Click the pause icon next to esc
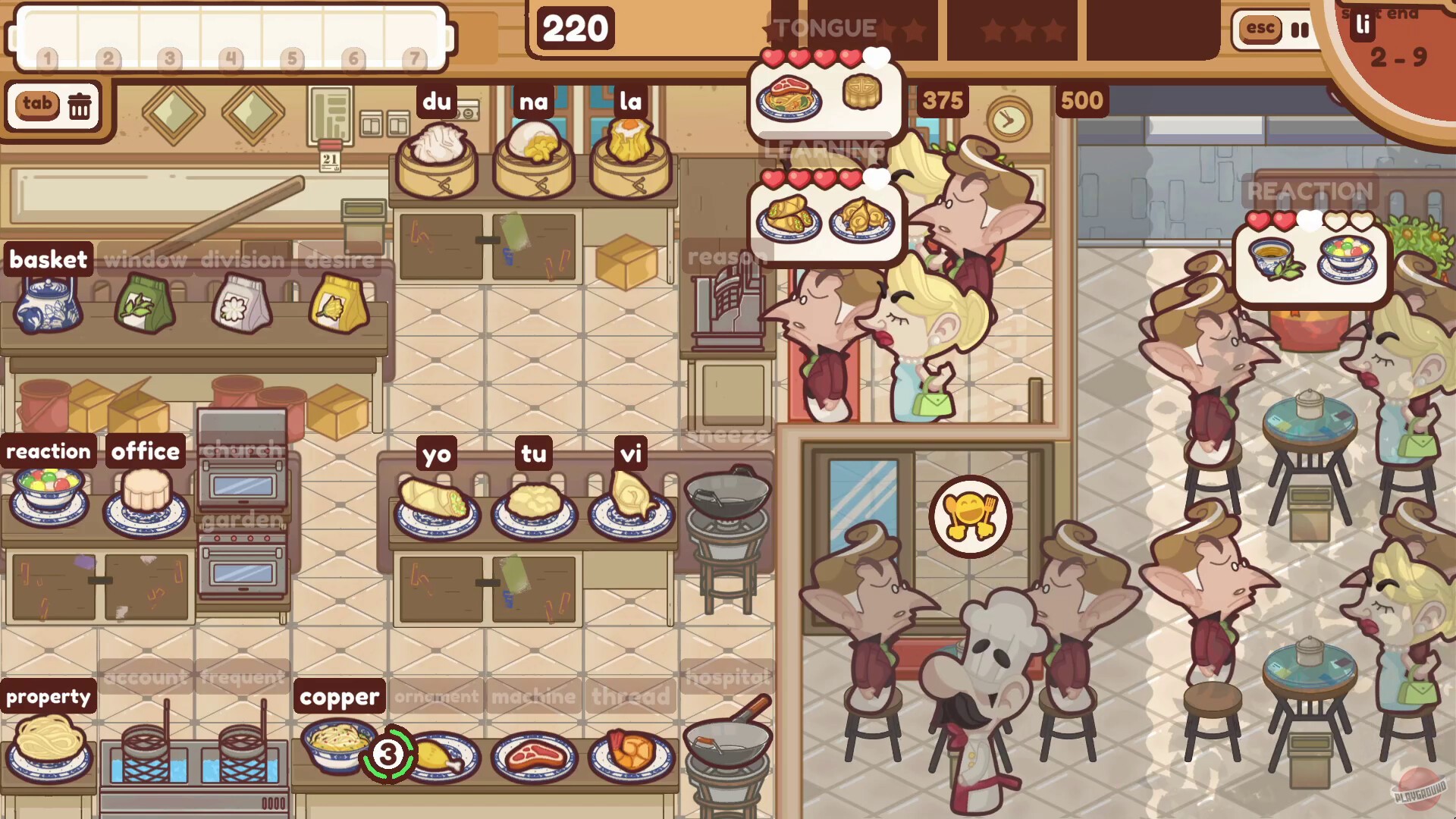The height and width of the screenshot is (819, 1456). click(x=1300, y=31)
